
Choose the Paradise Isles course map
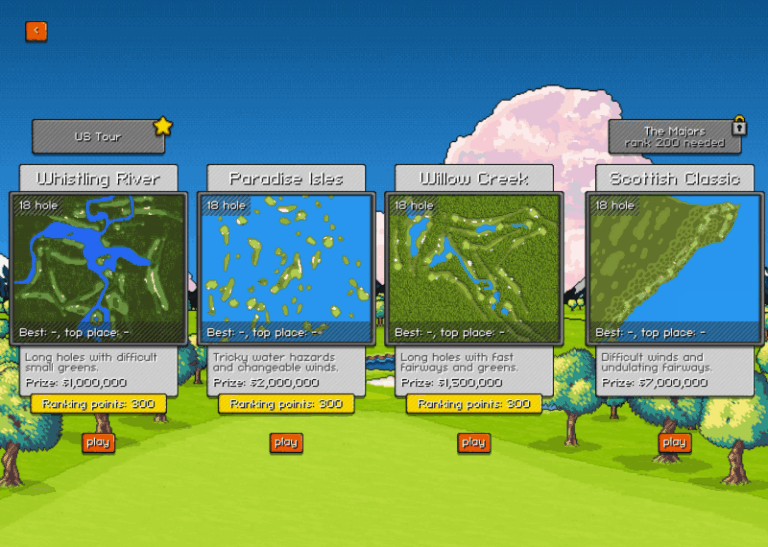tap(286, 268)
